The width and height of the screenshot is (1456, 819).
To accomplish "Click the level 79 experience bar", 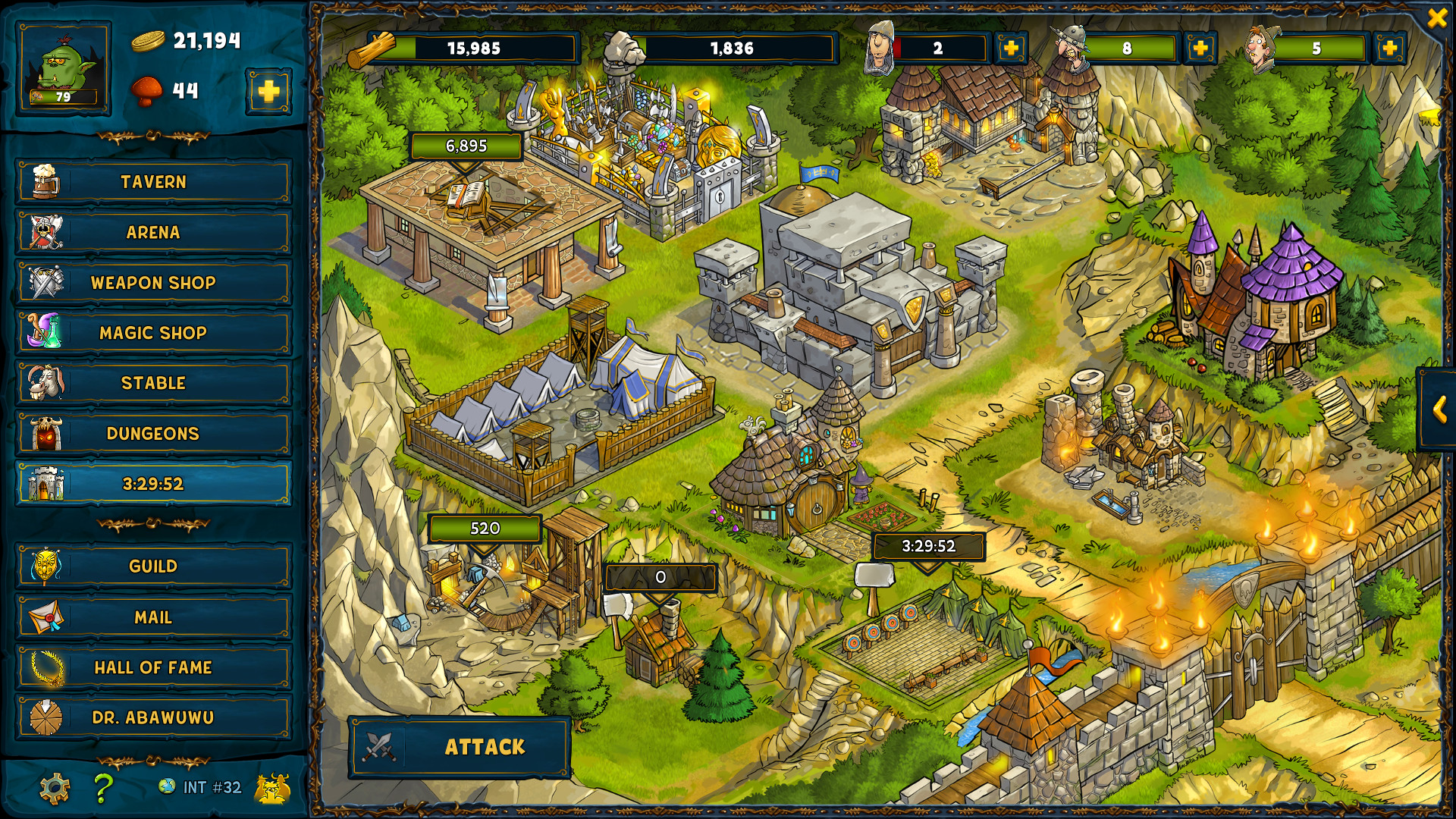I will (63, 99).
